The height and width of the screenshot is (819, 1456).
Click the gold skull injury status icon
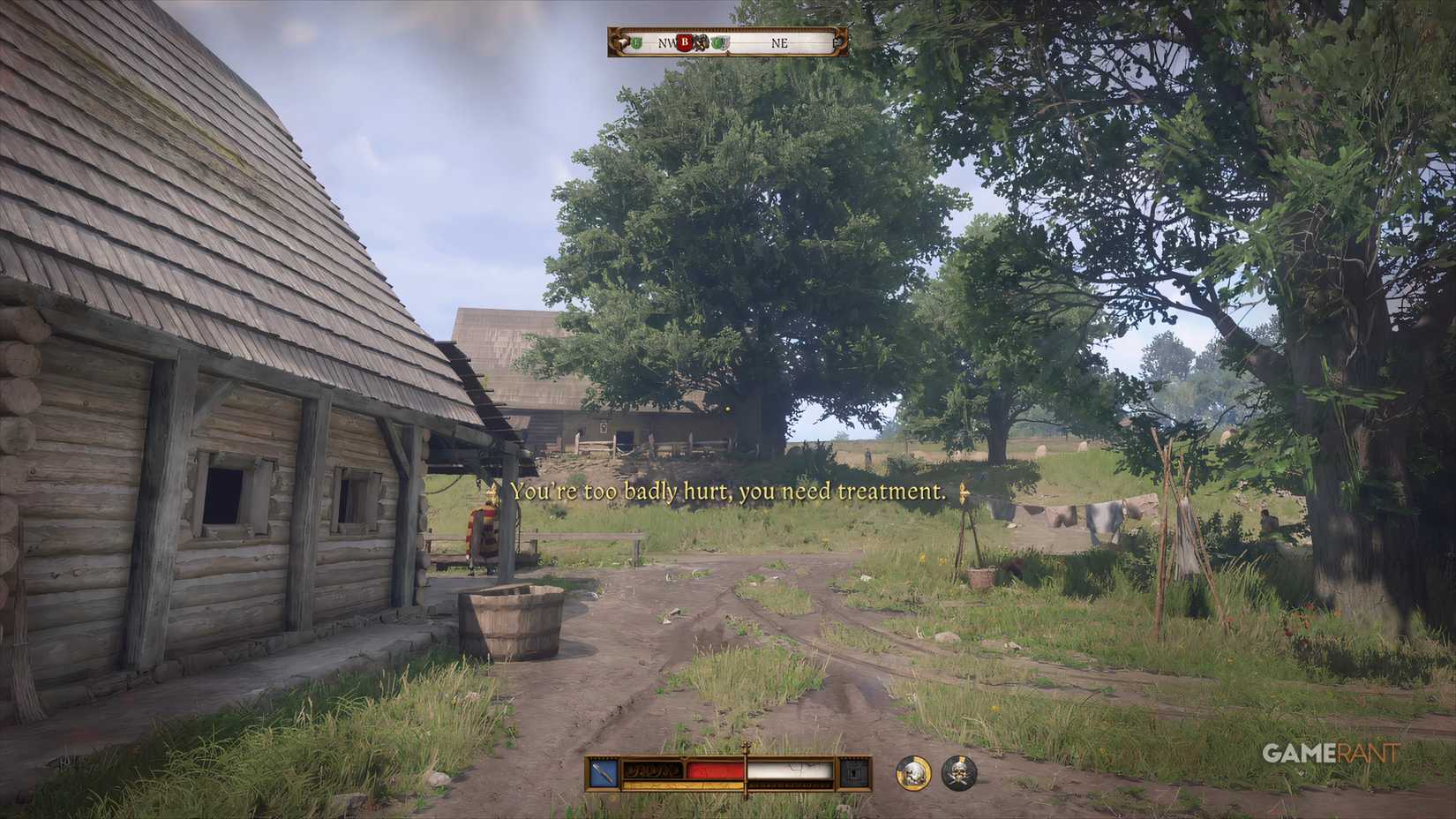click(913, 774)
